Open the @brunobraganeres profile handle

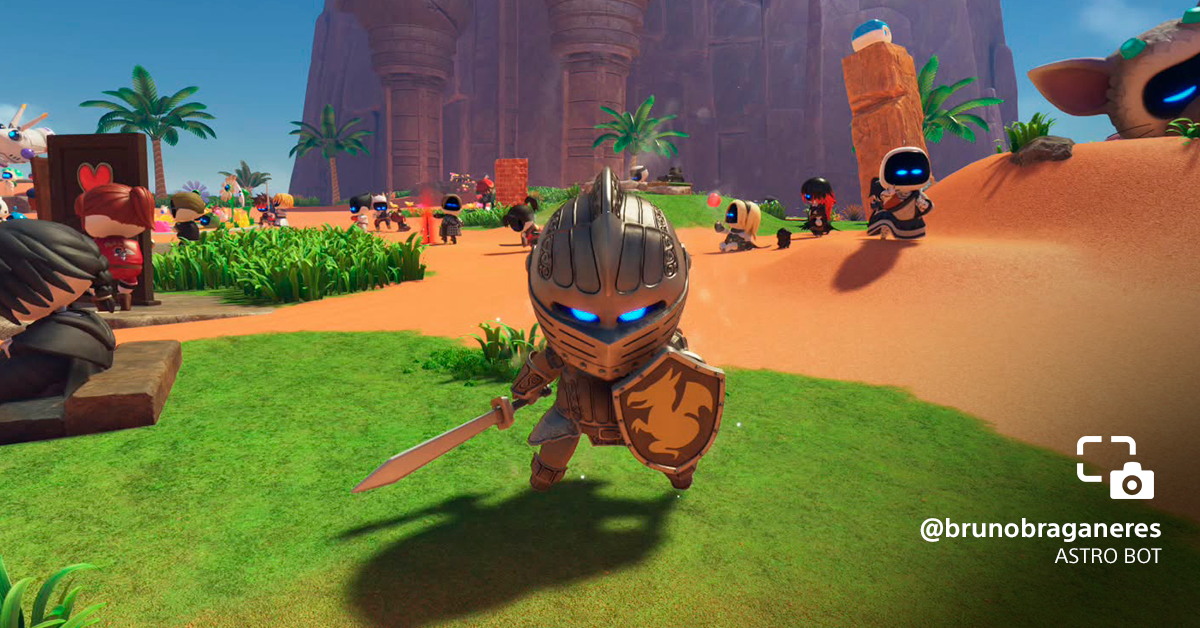click(1040, 530)
